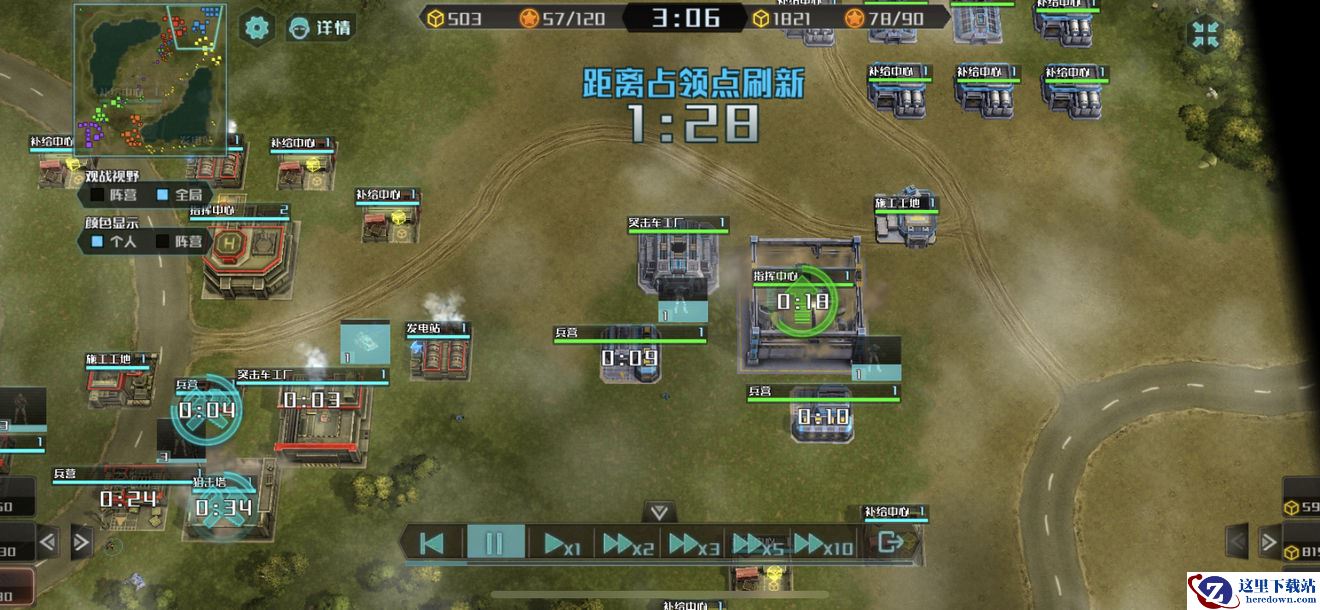Viewport: 1320px width, 610px height.
Task: Click the battlefield minimap
Action: pyautogui.click(x=150, y=78)
